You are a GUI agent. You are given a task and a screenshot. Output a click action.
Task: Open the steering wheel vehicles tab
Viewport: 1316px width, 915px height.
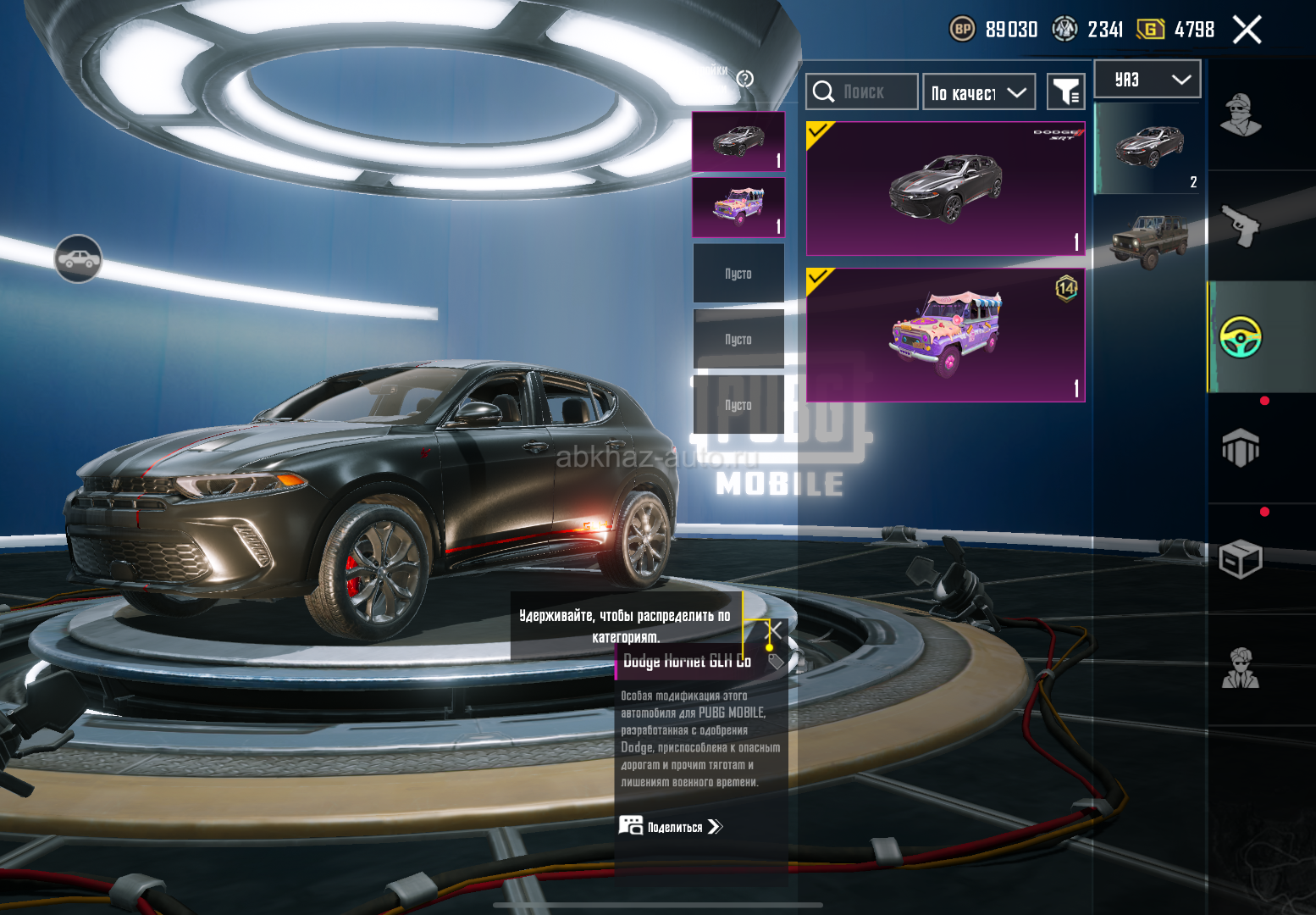[1241, 336]
